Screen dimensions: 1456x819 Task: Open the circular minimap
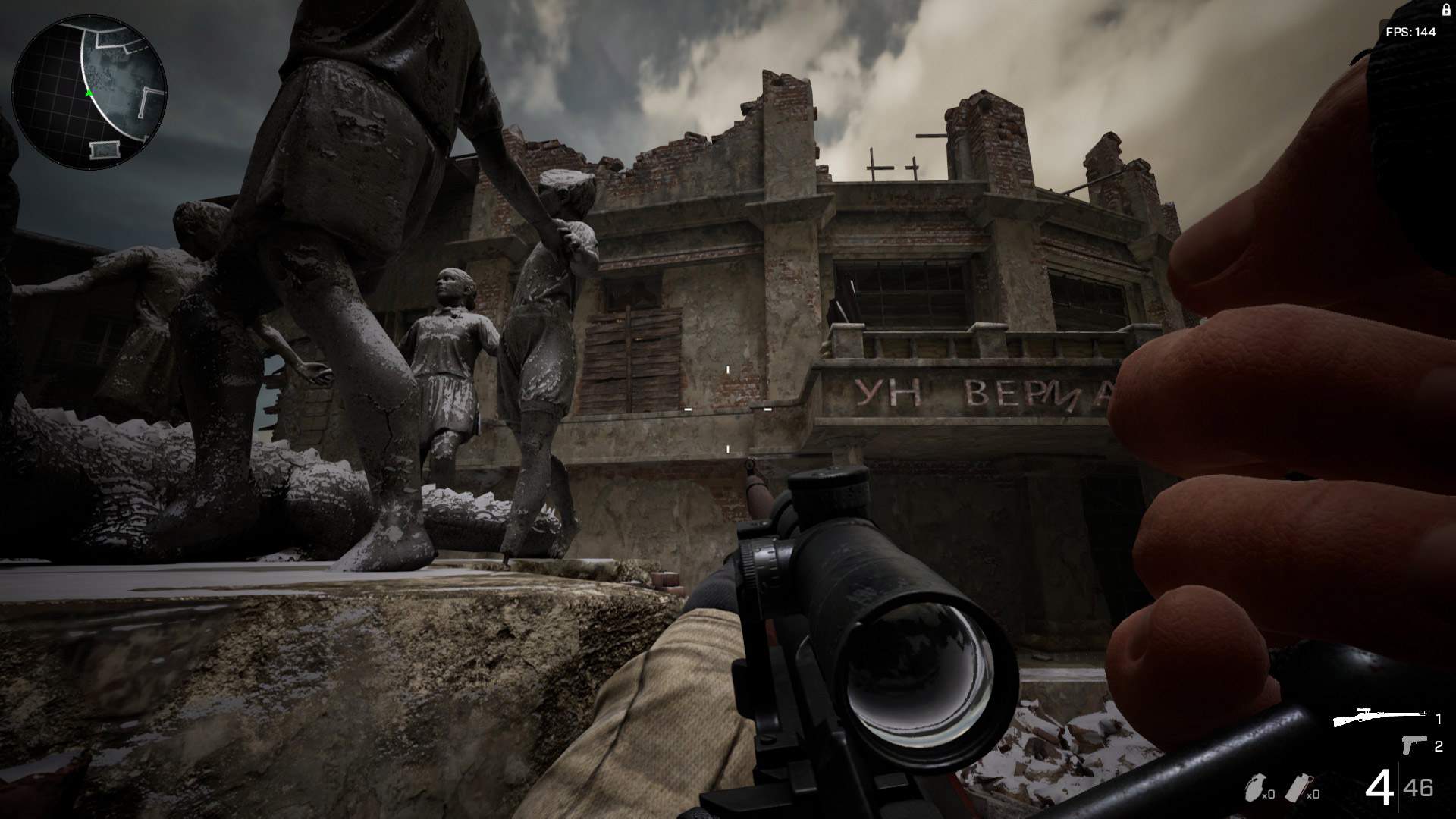click(x=89, y=91)
